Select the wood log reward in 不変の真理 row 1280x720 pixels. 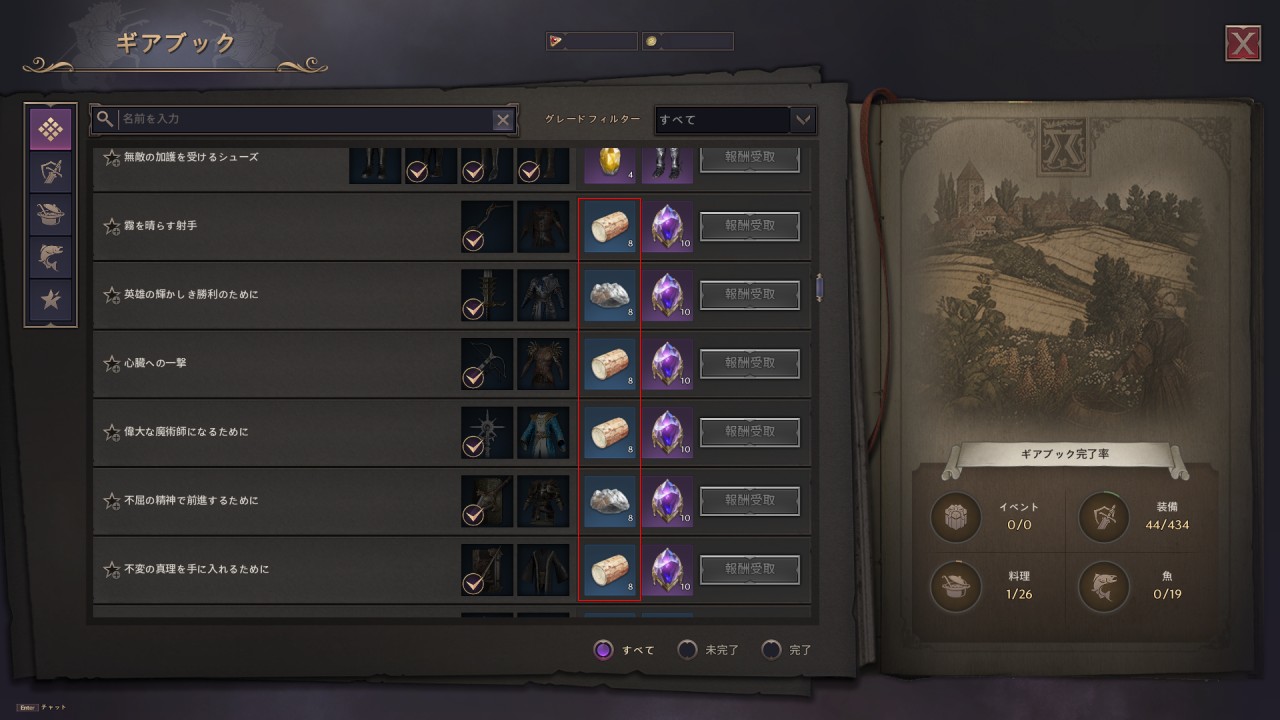(x=609, y=570)
